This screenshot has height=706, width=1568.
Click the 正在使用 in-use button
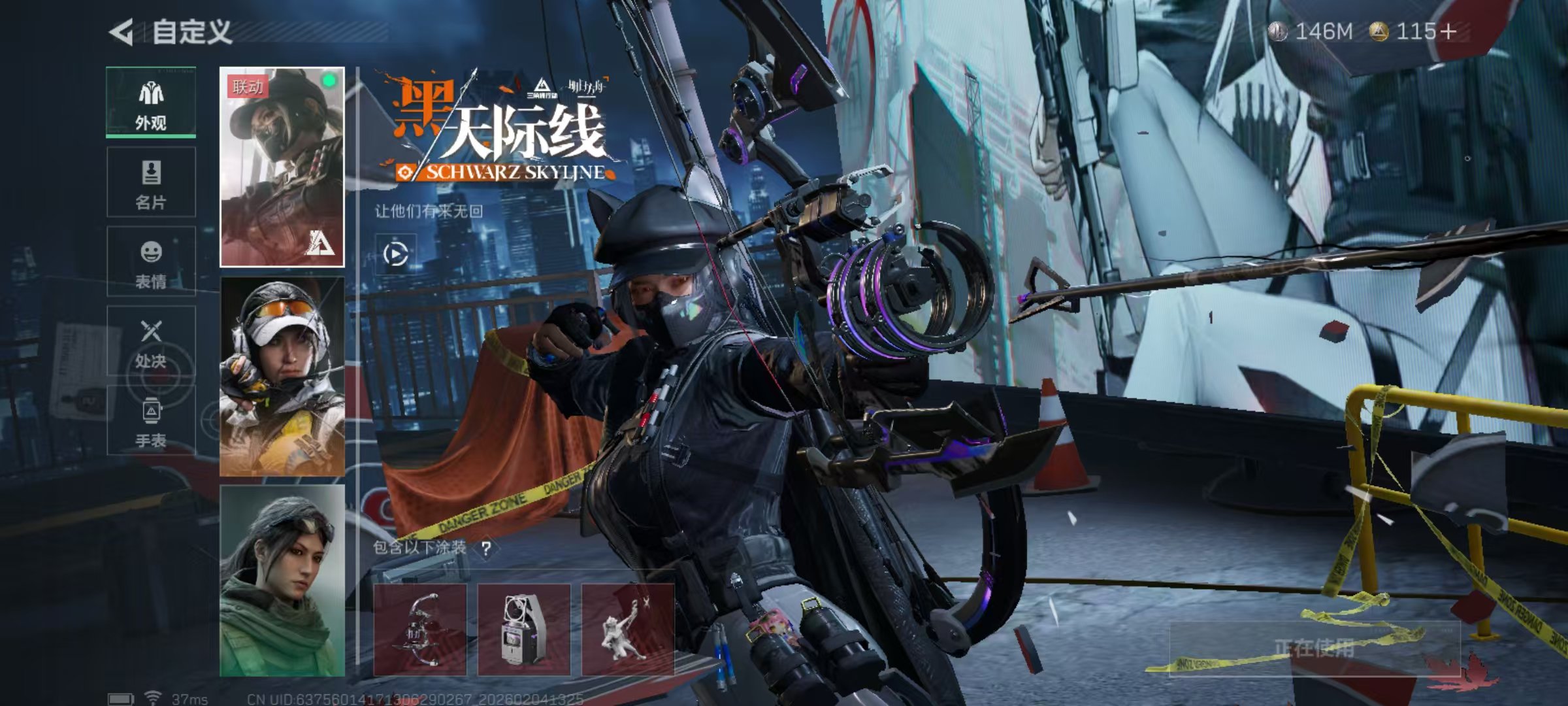pyautogui.click(x=1313, y=649)
